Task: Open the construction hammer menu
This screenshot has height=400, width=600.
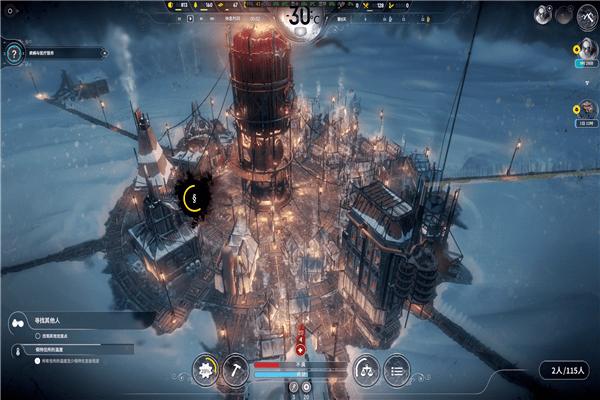Action: (x=236, y=370)
